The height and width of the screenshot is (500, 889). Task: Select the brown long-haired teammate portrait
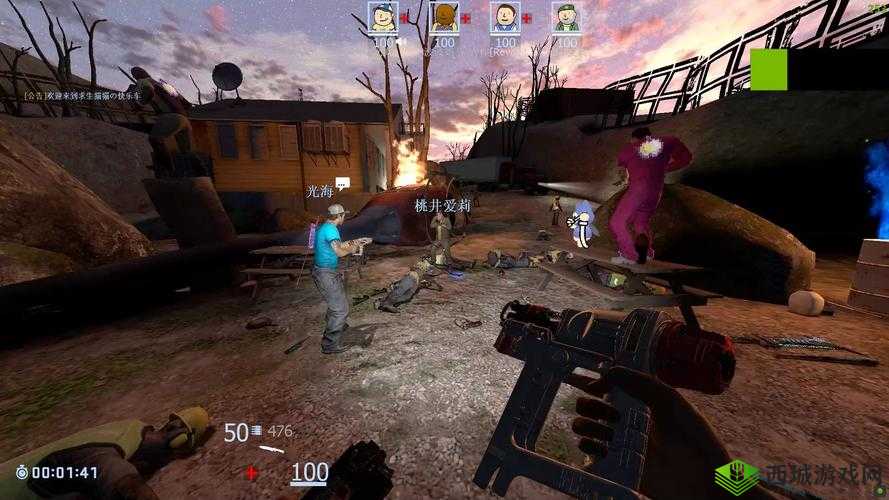444,18
